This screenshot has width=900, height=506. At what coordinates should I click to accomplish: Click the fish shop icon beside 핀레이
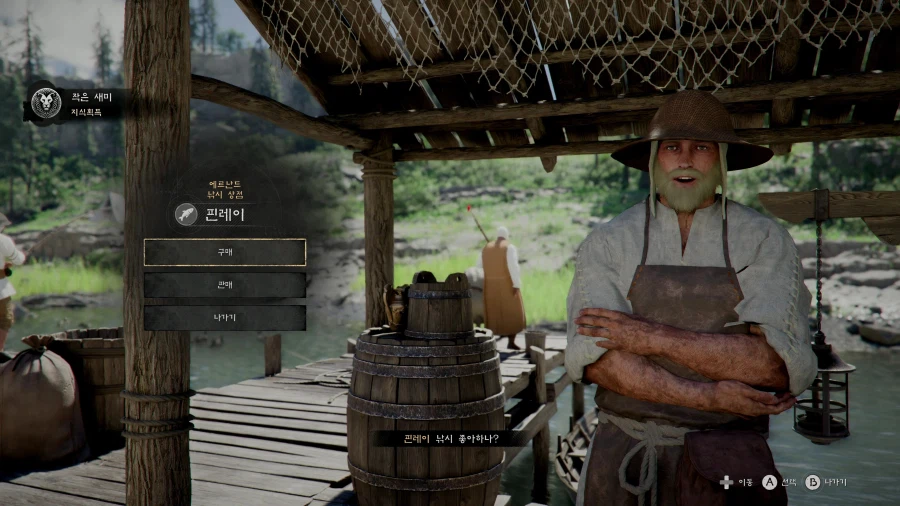186,214
